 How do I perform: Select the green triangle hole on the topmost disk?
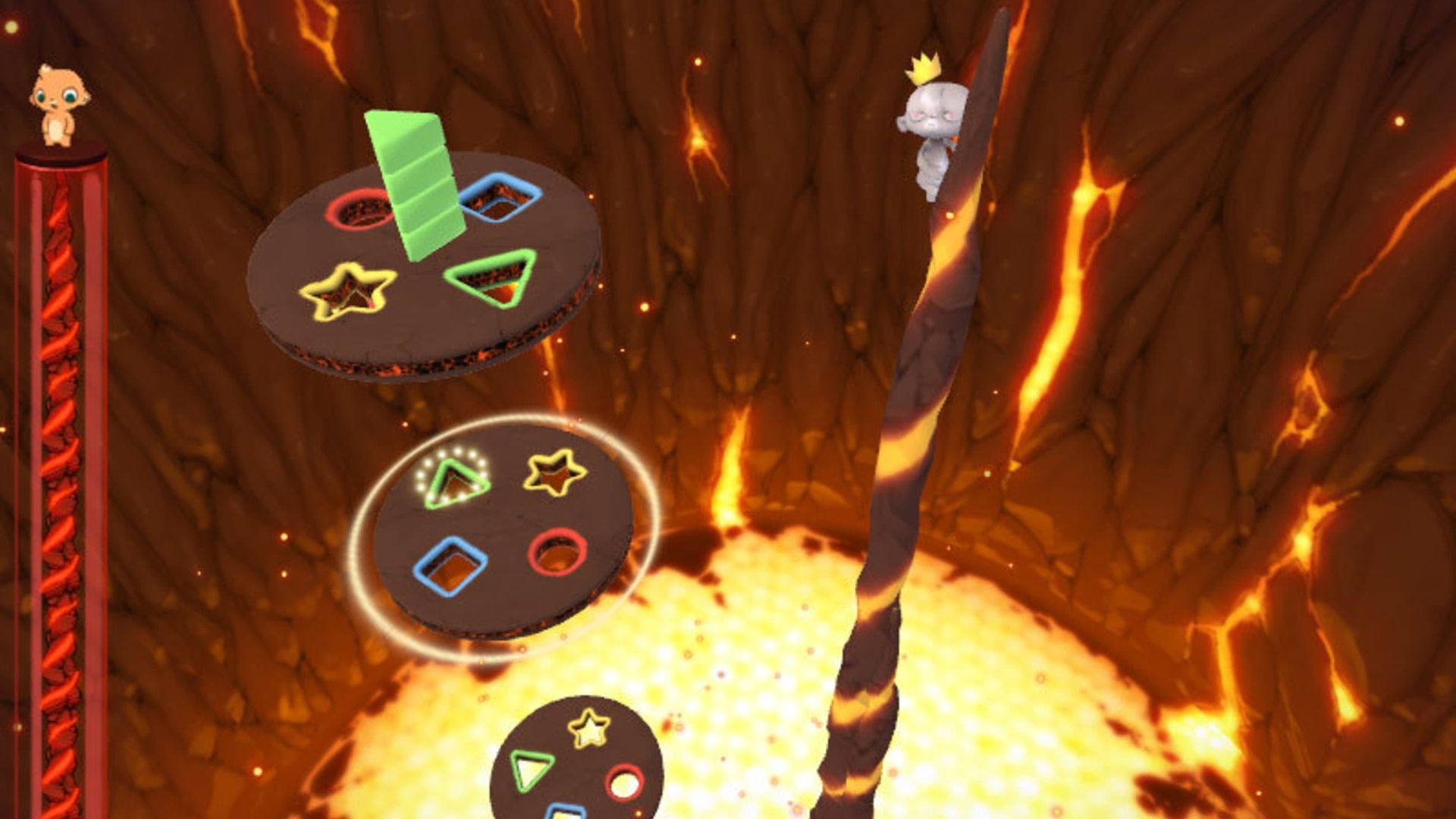coord(492,277)
